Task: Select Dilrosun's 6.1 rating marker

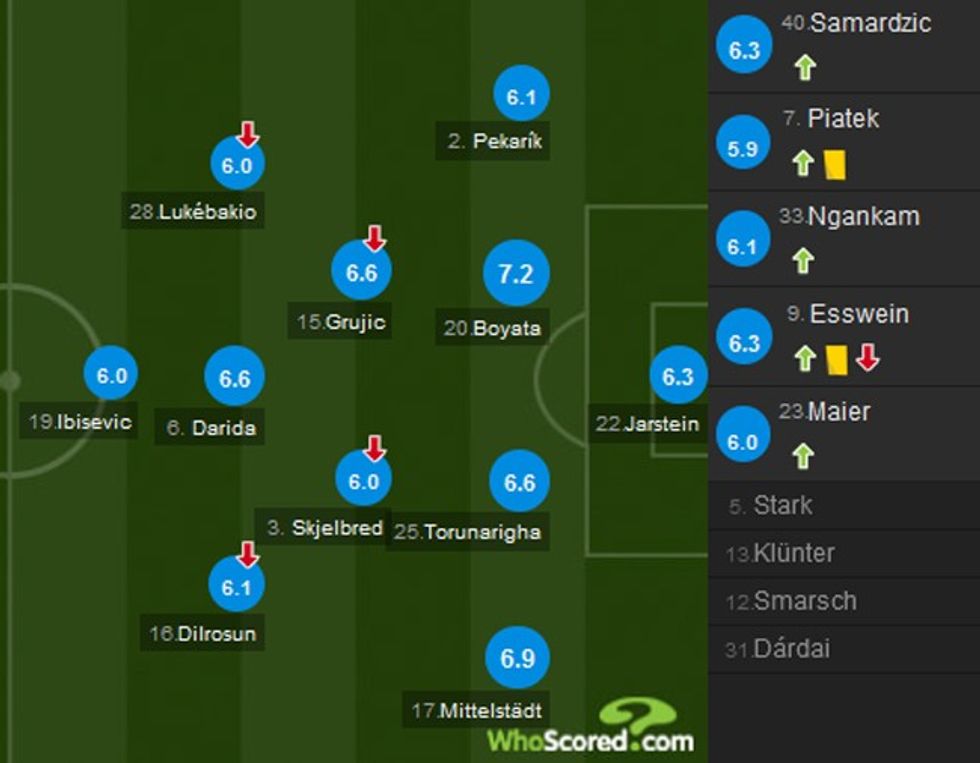Action: click(236, 587)
